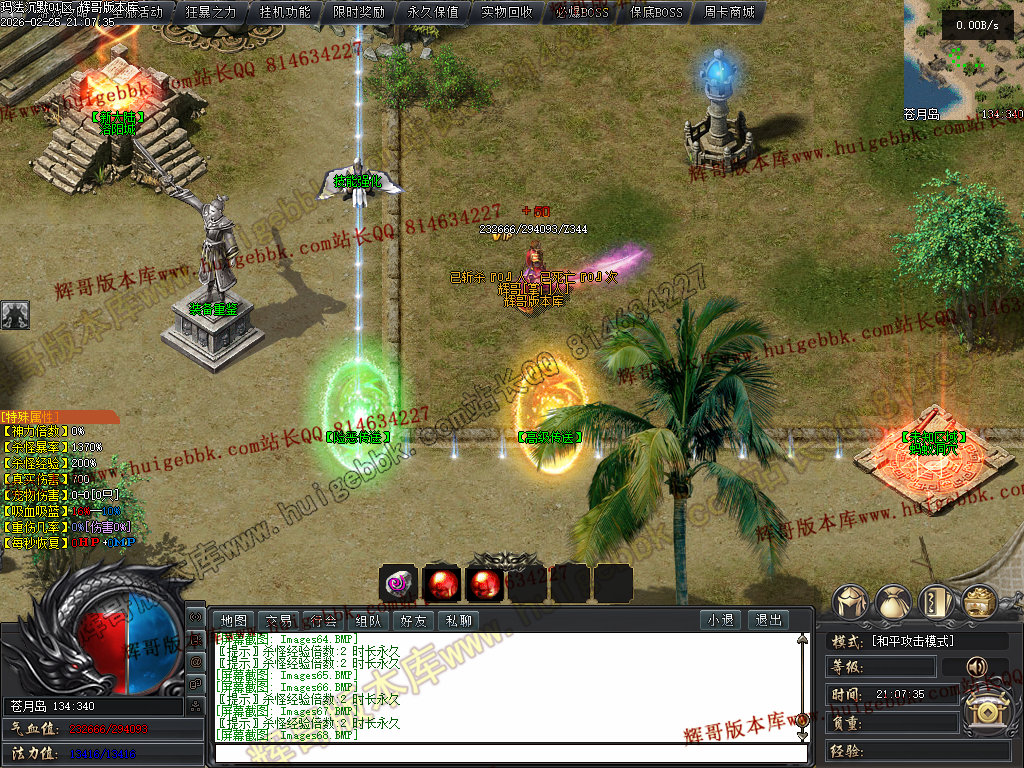Open the 保底BOSS menu
The image size is (1024, 768).
(656, 12)
